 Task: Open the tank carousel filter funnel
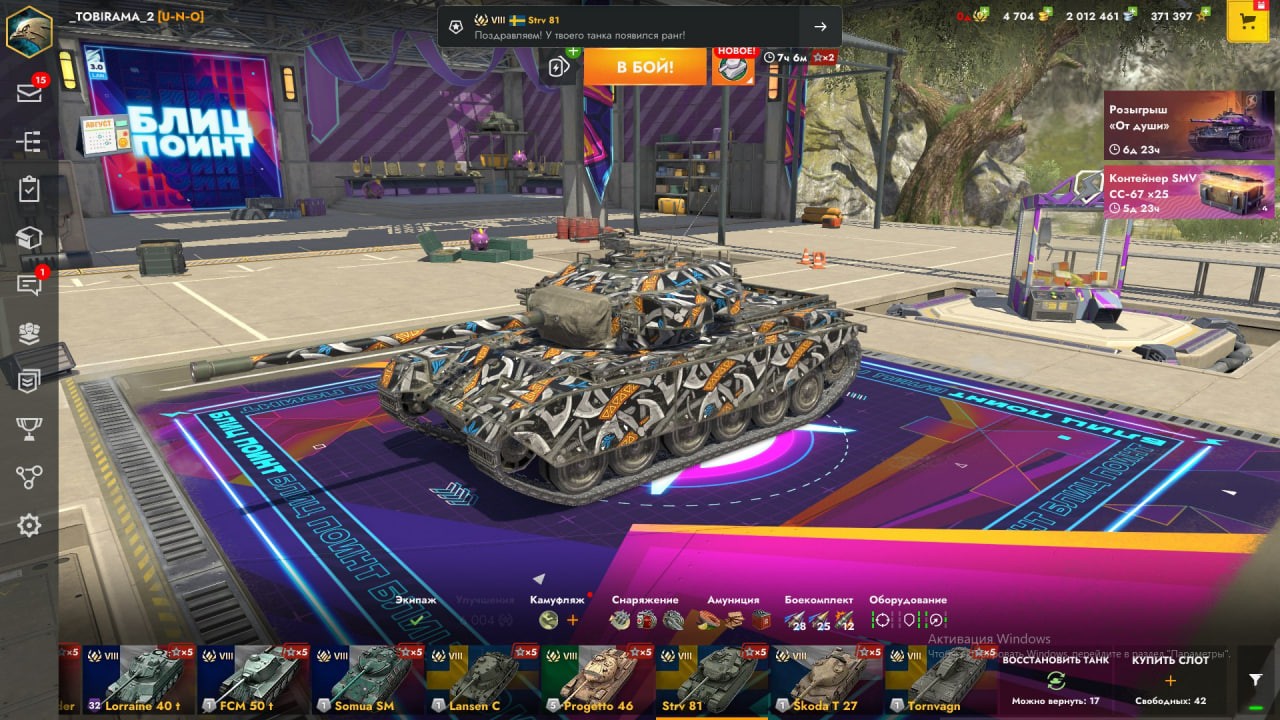tap(1256, 679)
